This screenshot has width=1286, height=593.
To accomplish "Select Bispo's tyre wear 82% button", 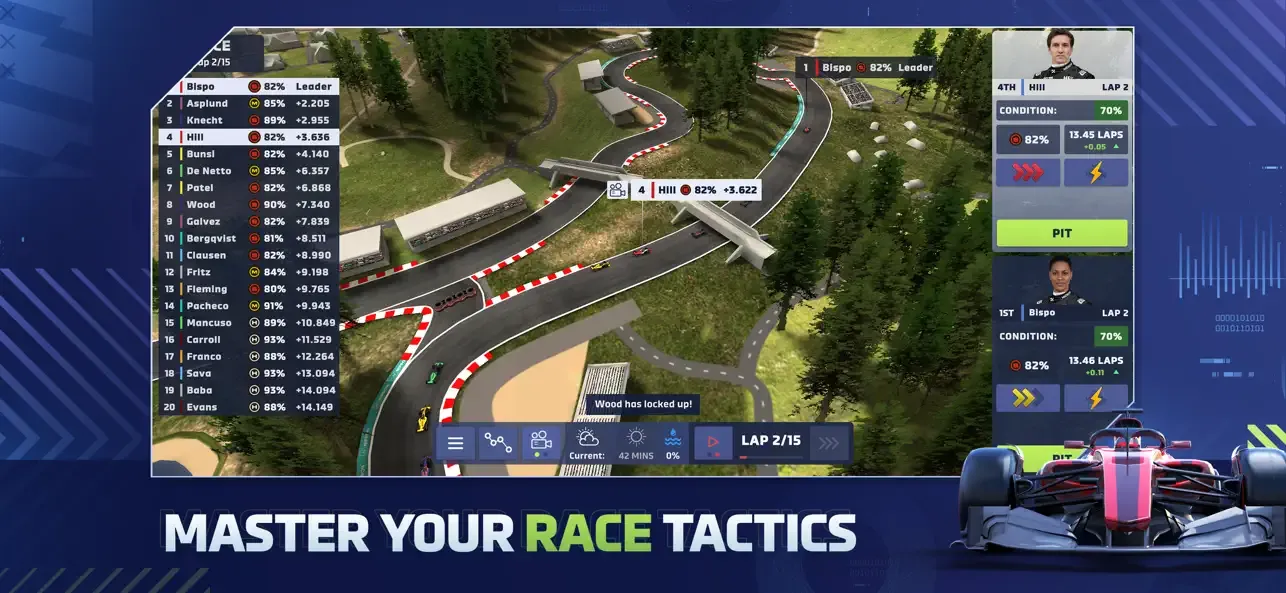I will [1028, 365].
